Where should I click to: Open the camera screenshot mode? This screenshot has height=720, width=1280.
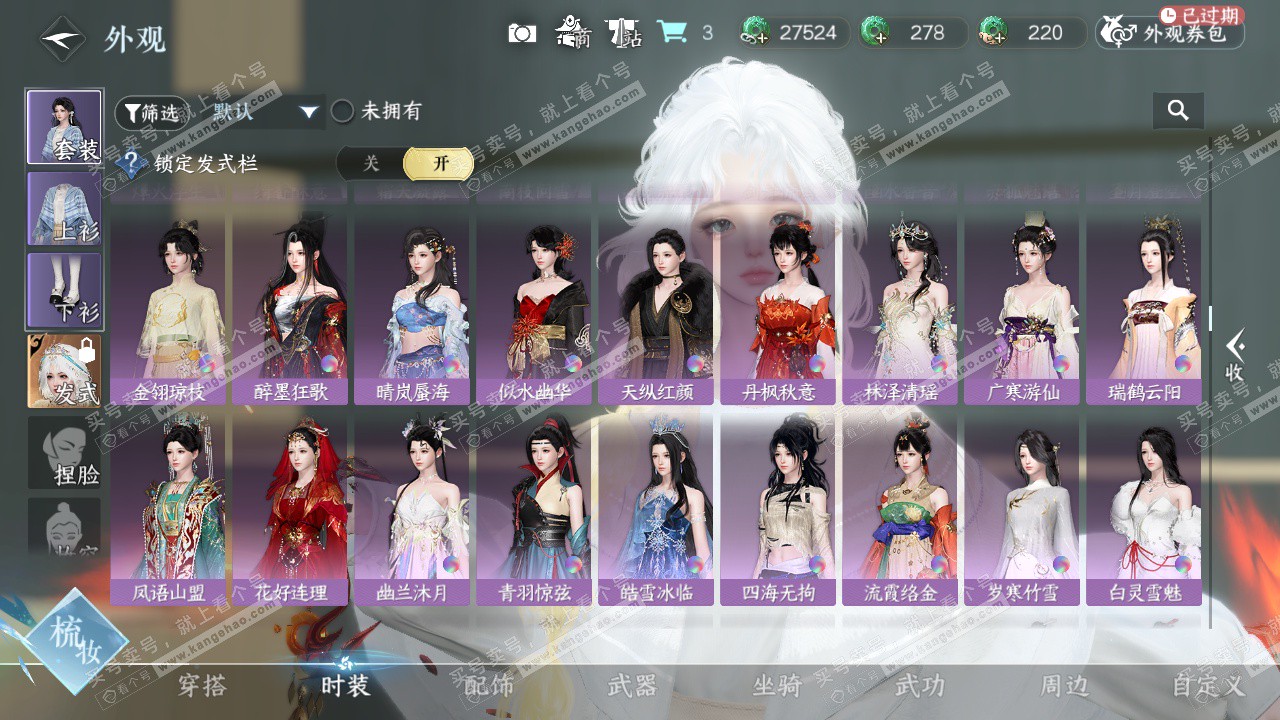pos(522,33)
